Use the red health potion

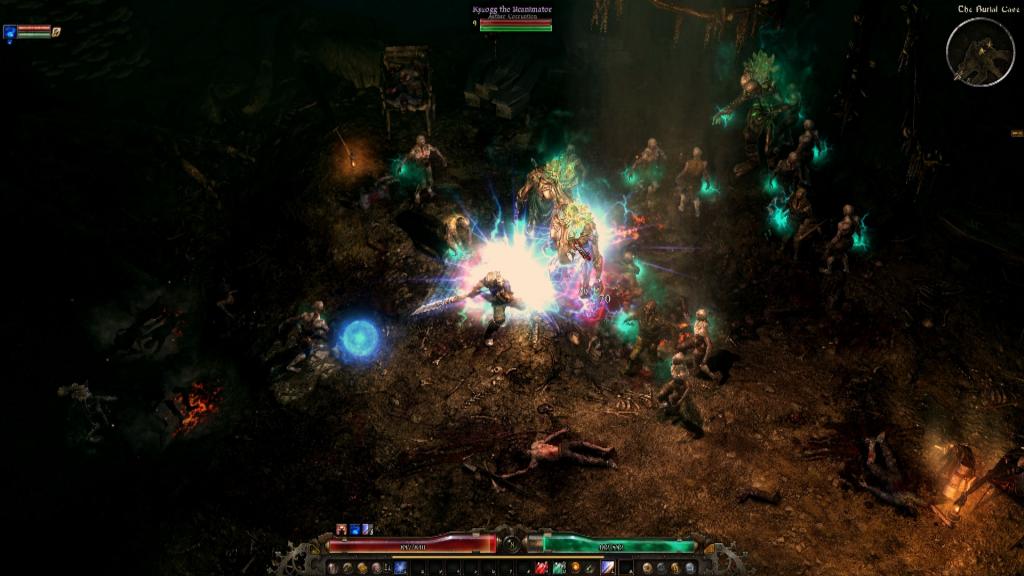(541, 567)
